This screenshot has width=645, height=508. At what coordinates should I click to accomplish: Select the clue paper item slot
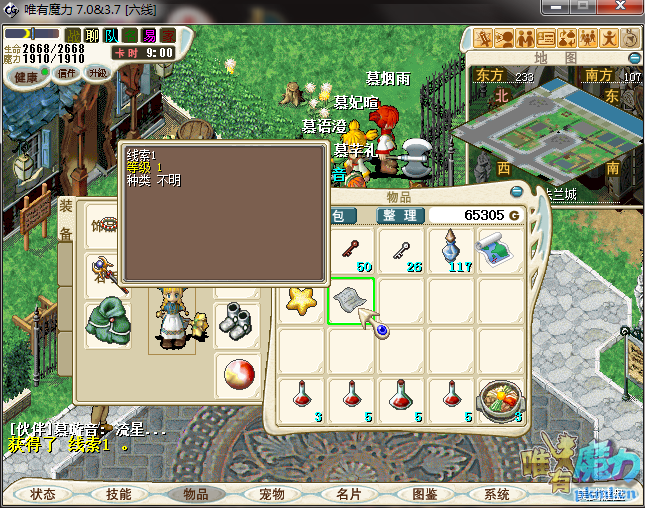[x=351, y=301]
